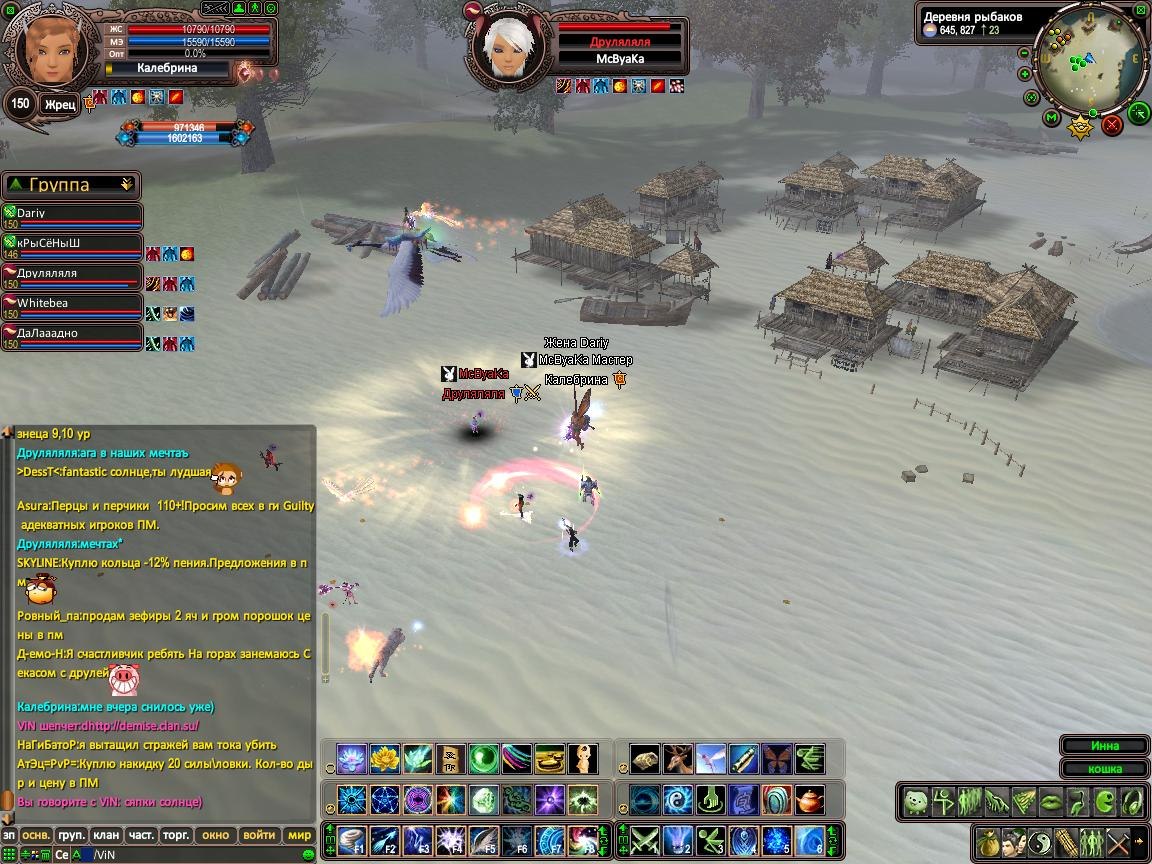Open the world map with the green M button

pos(1051,118)
